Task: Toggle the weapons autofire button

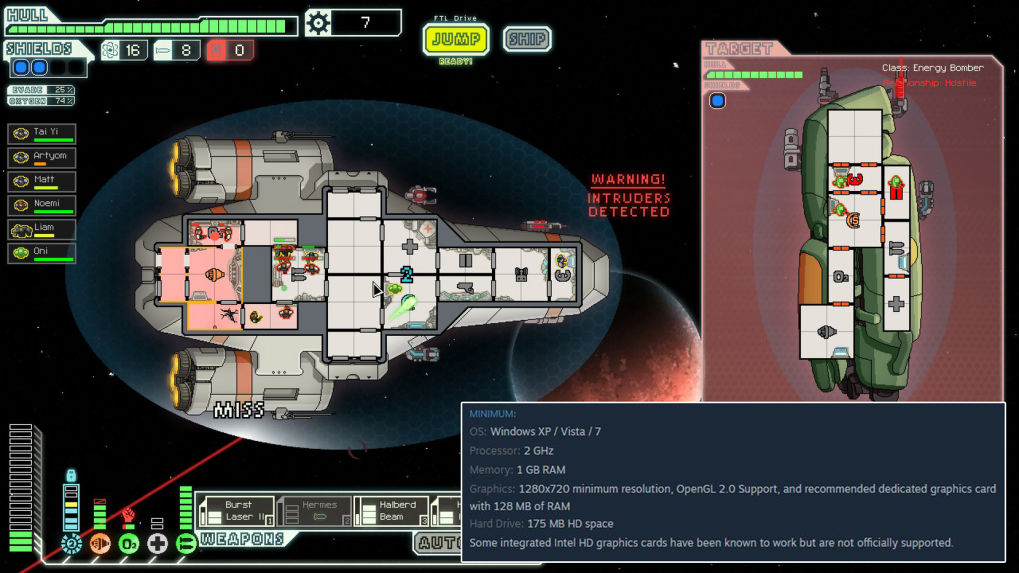Action: coord(440,543)
